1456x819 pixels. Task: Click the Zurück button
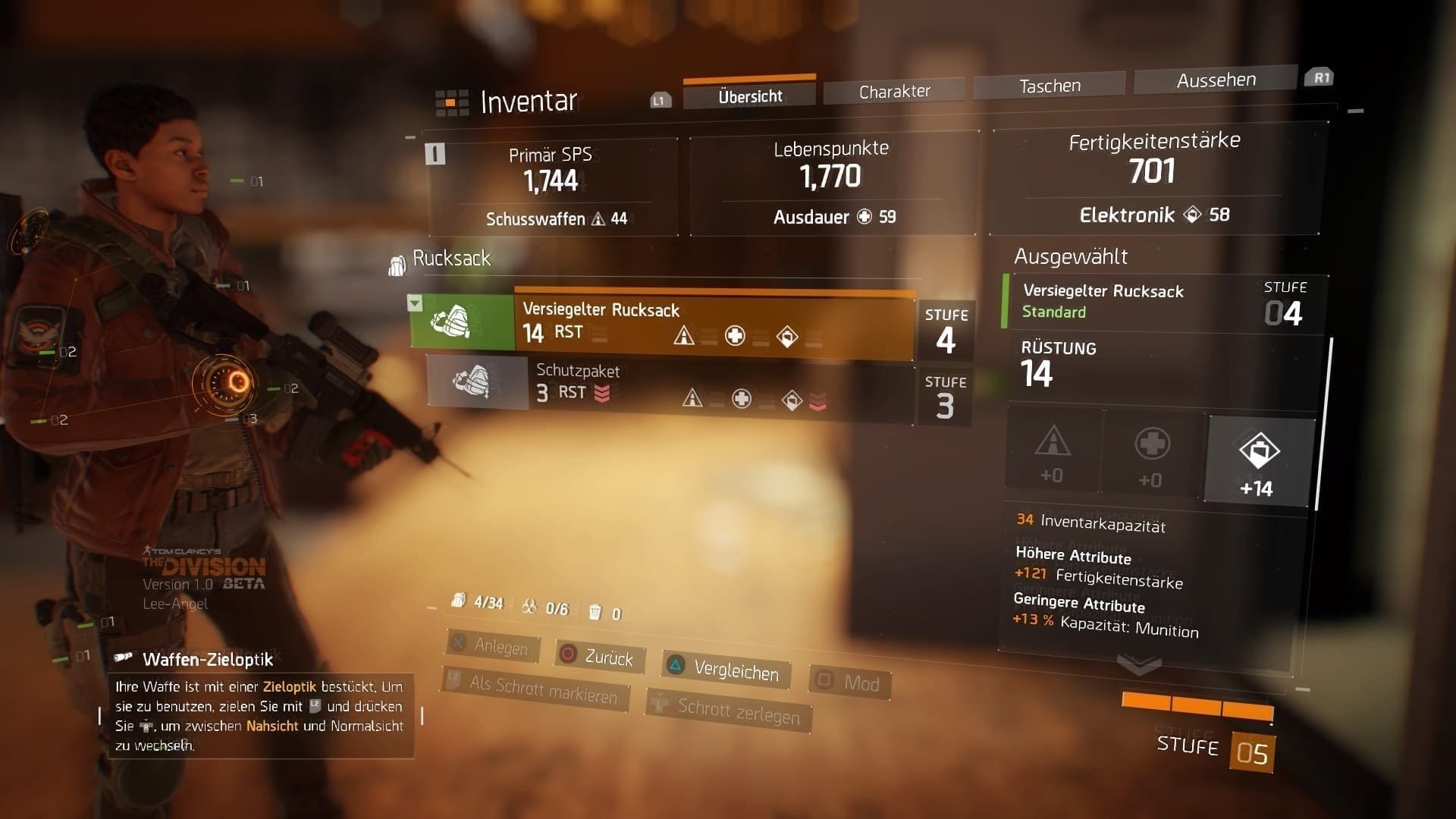point(600,656)
